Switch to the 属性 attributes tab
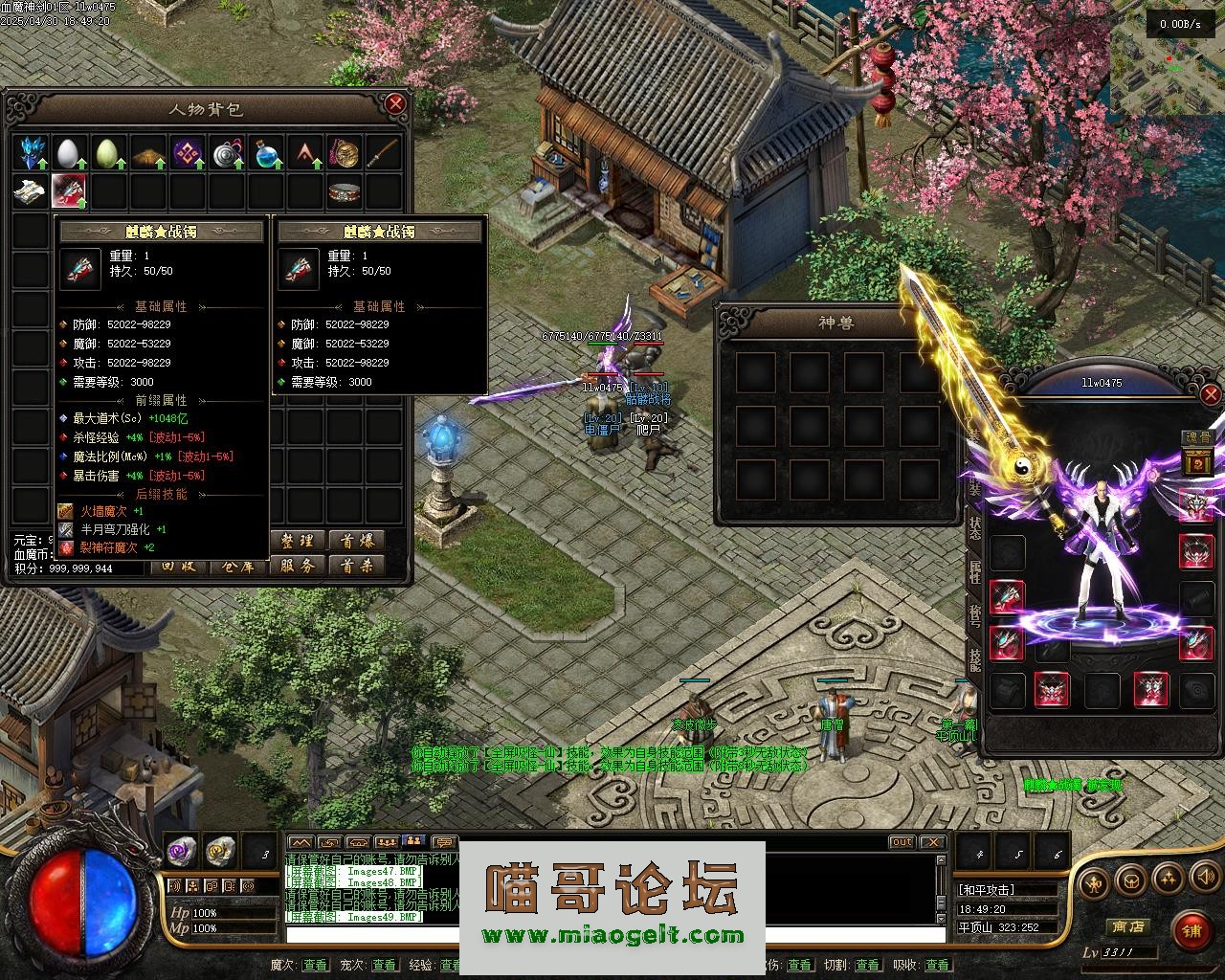 (x=974, y=571)
